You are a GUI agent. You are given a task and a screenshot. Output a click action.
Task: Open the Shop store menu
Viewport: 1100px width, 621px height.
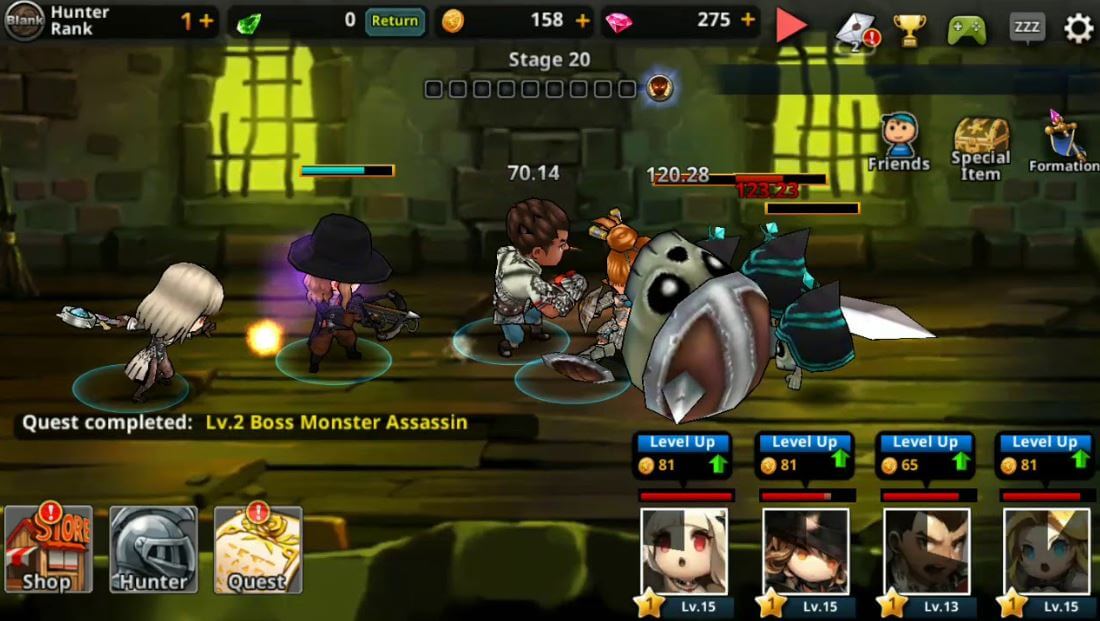[x=48, y=549]
